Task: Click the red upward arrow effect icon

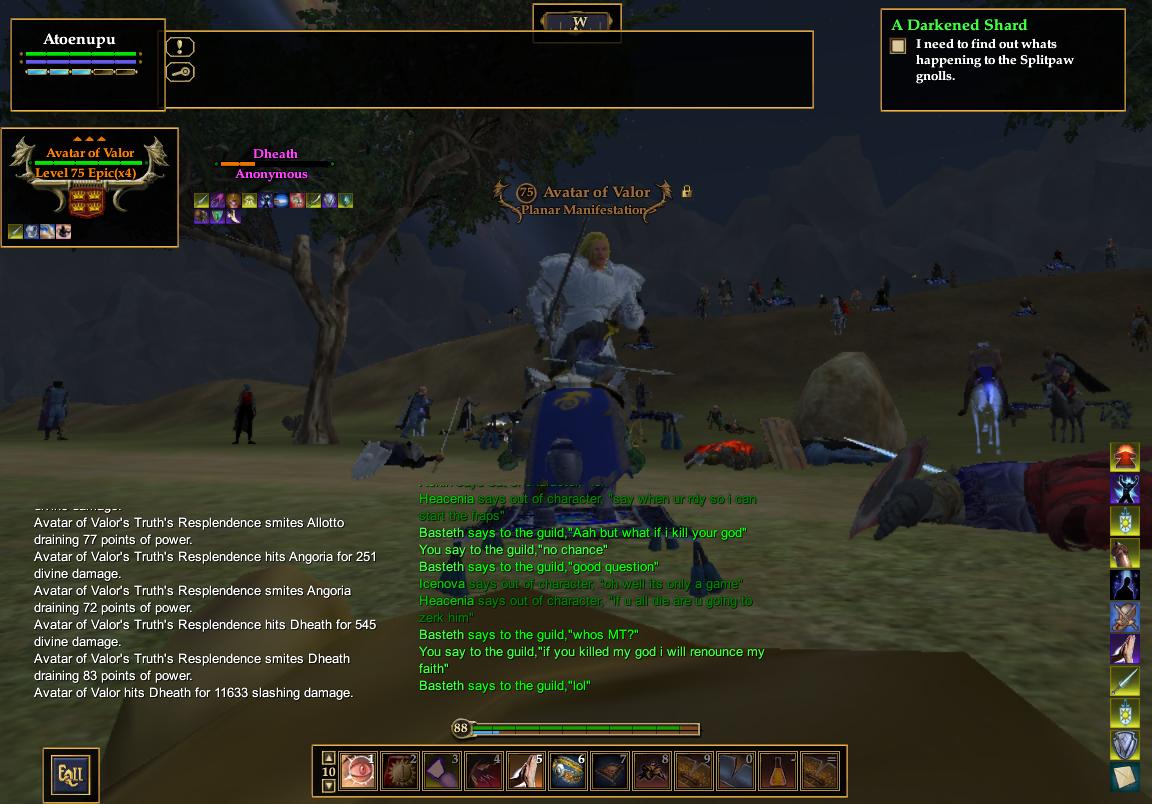Action: [1125, 458]
